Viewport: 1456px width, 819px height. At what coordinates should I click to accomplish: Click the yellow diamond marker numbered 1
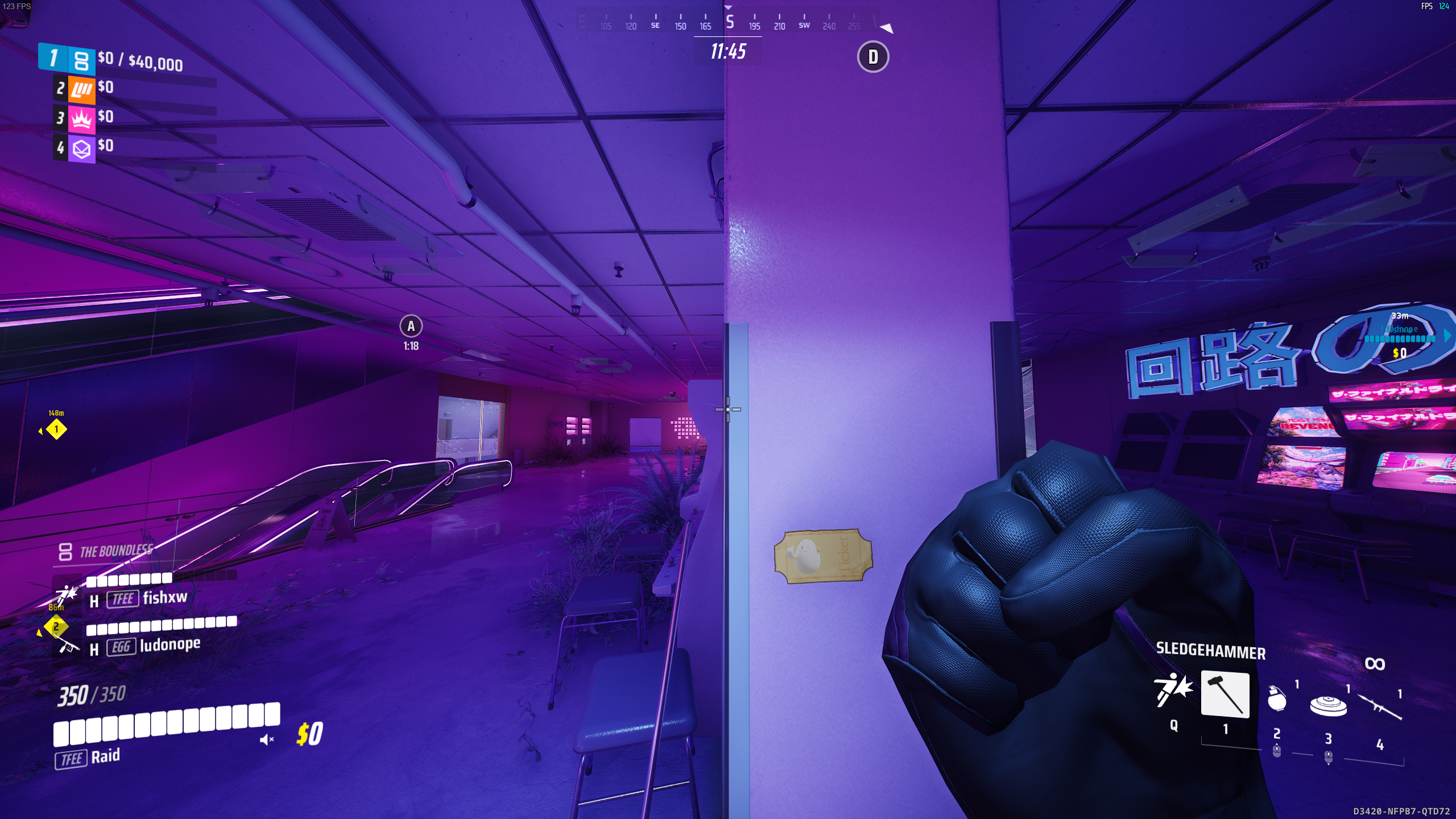pyautogui.click(x=56, y=429)
